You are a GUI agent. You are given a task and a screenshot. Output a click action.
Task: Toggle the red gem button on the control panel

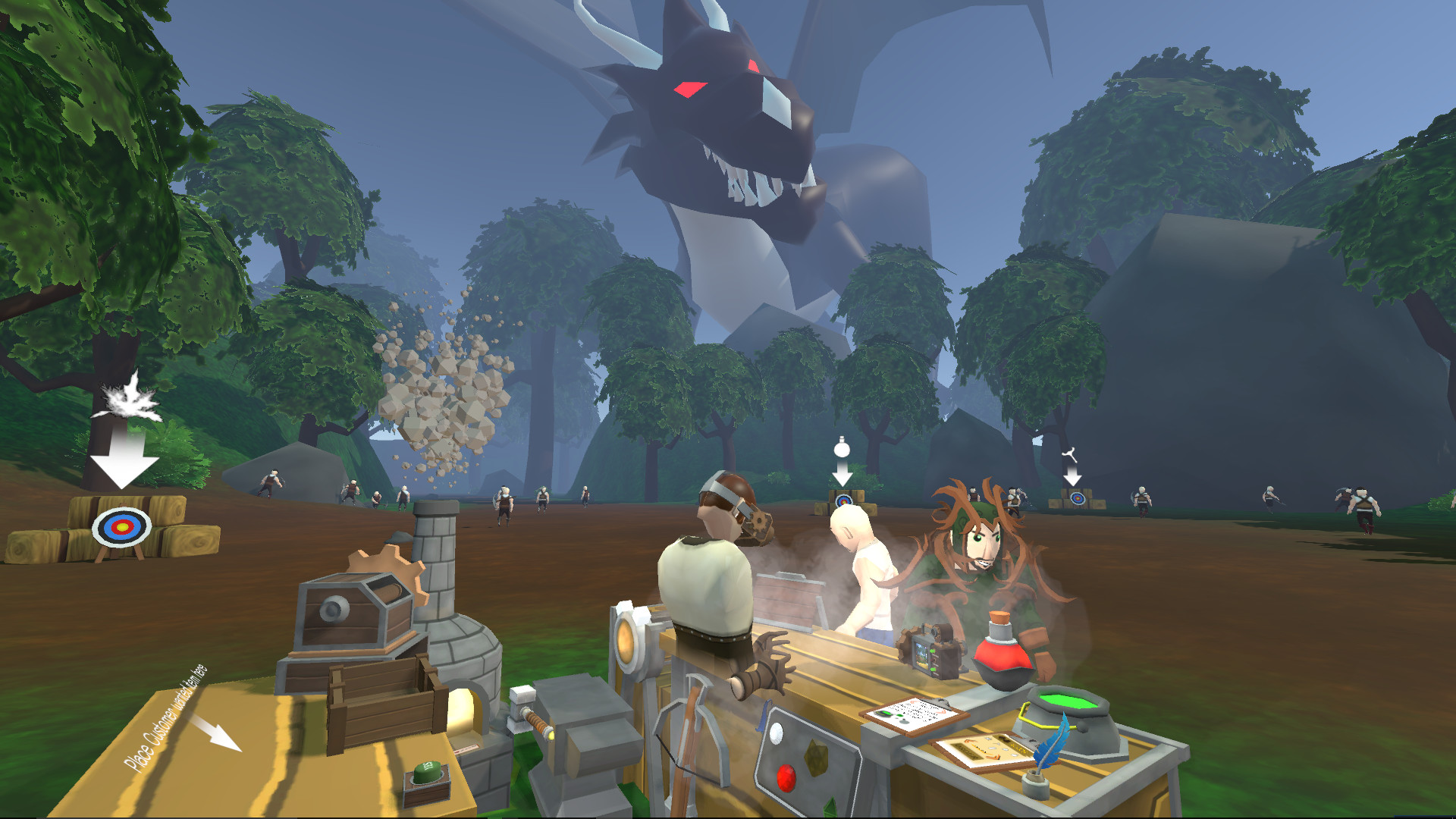[786, 778]
